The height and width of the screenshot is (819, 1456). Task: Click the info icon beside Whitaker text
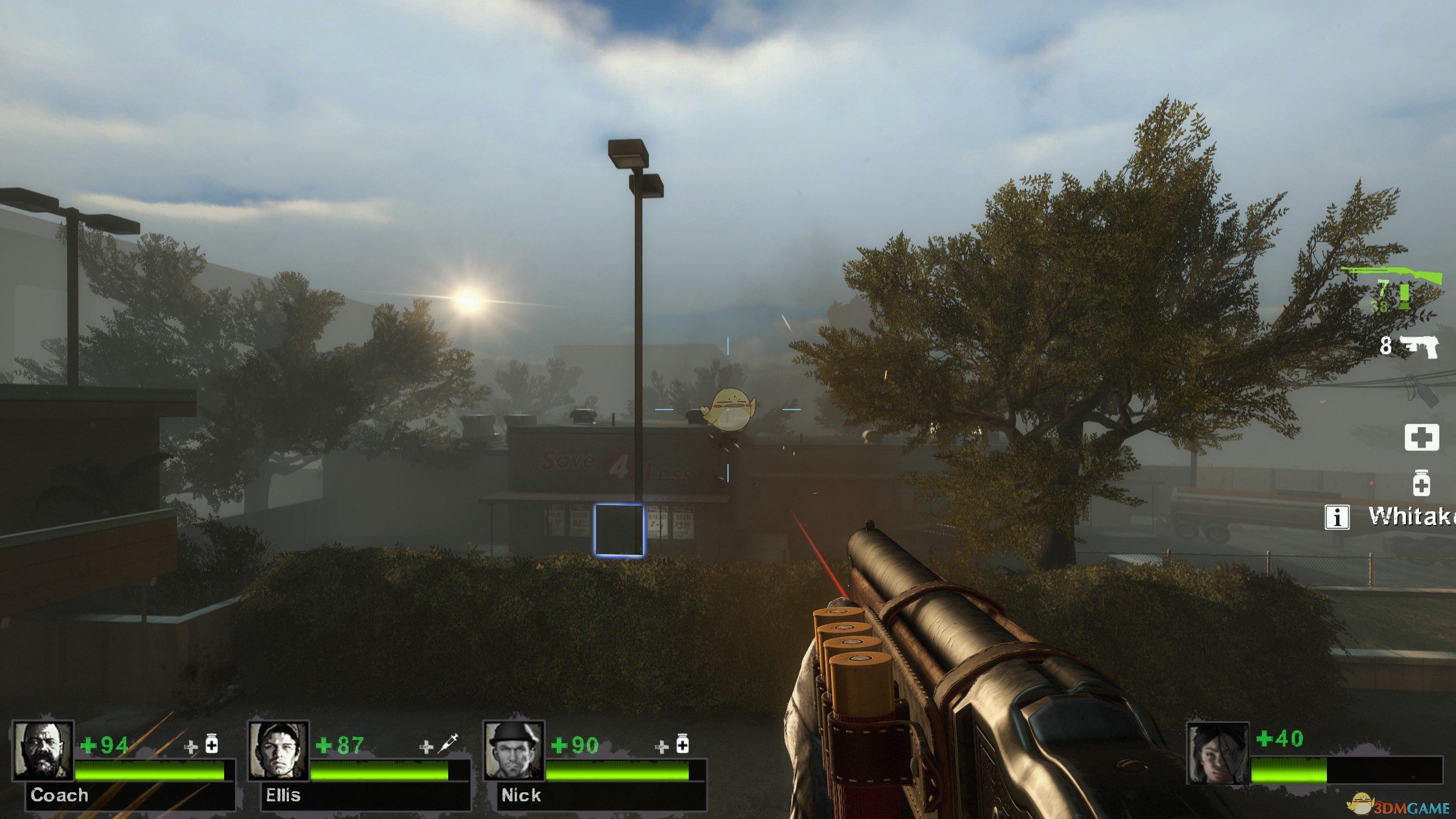1337,517
